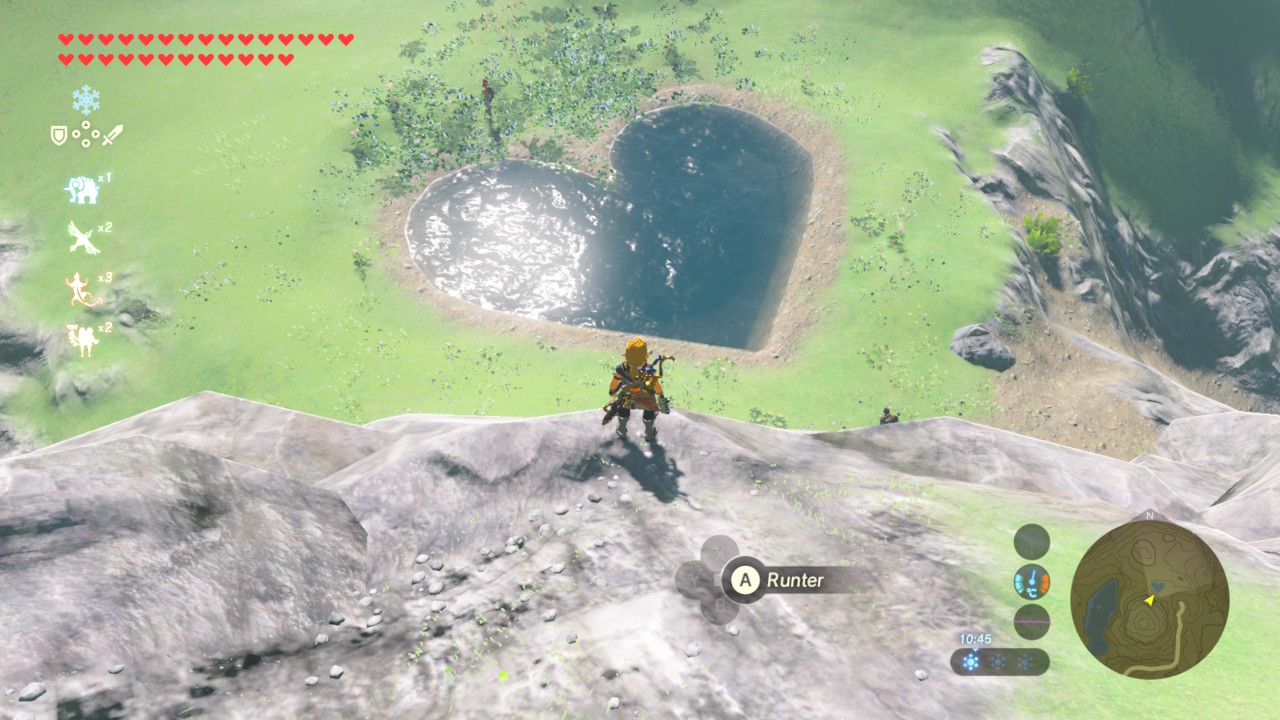
Task: Select the sword icon in quick menu
Action: [x=112, y=134]
